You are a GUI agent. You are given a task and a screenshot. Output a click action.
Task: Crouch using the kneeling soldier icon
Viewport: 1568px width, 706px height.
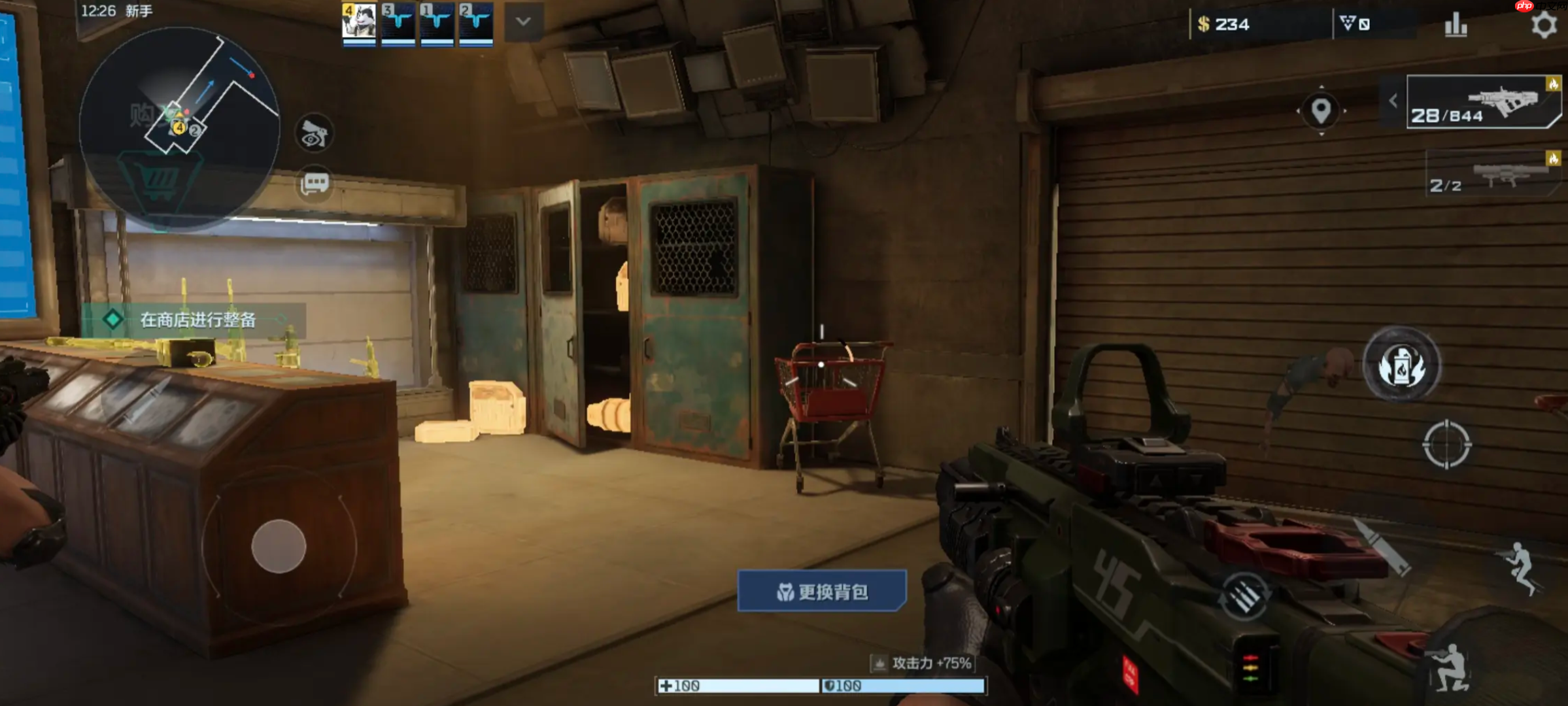[1452, 667]
